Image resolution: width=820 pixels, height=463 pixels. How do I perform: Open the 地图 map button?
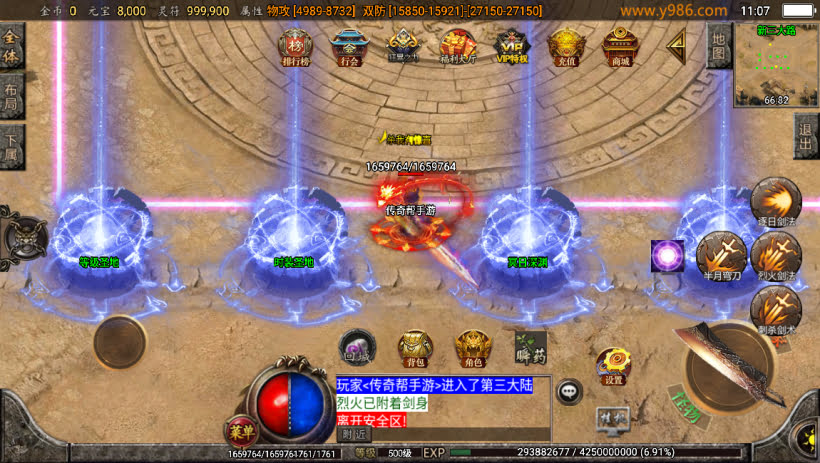tap(719, 45)
